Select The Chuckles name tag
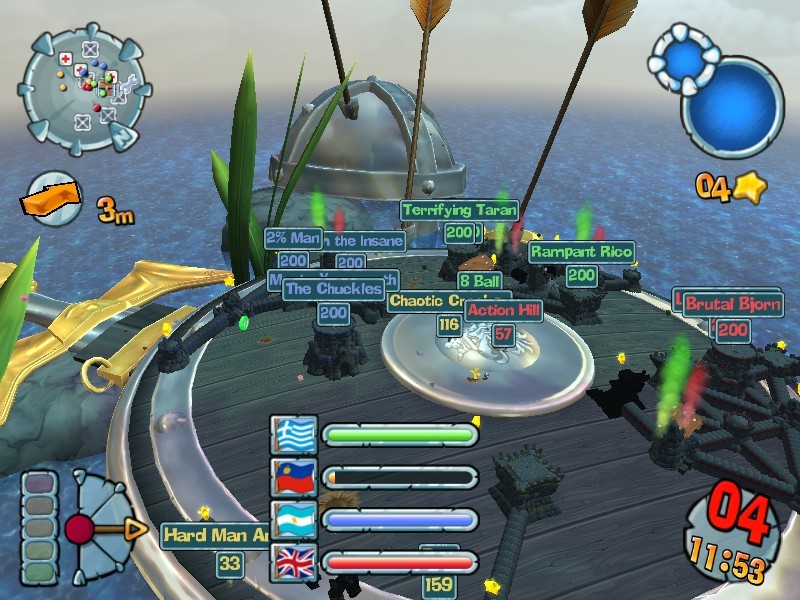This screenshot has width=800, height=600. [333, 290]
